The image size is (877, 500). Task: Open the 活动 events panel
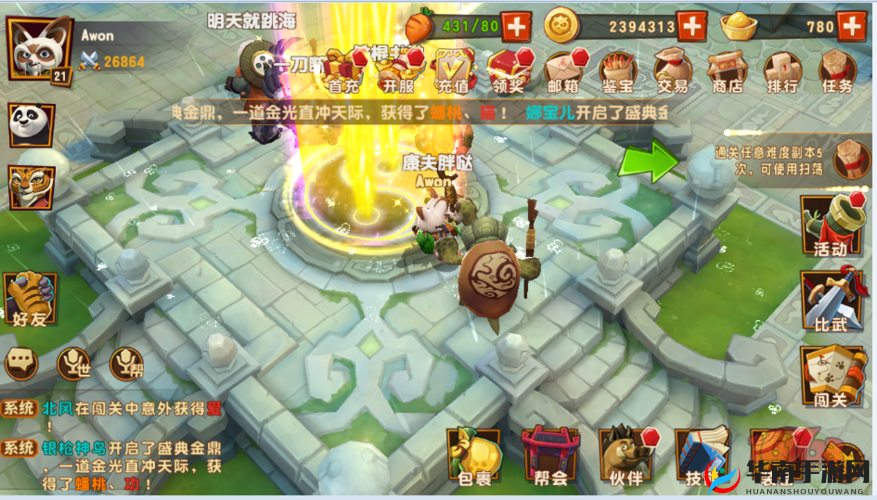[831, 225]
